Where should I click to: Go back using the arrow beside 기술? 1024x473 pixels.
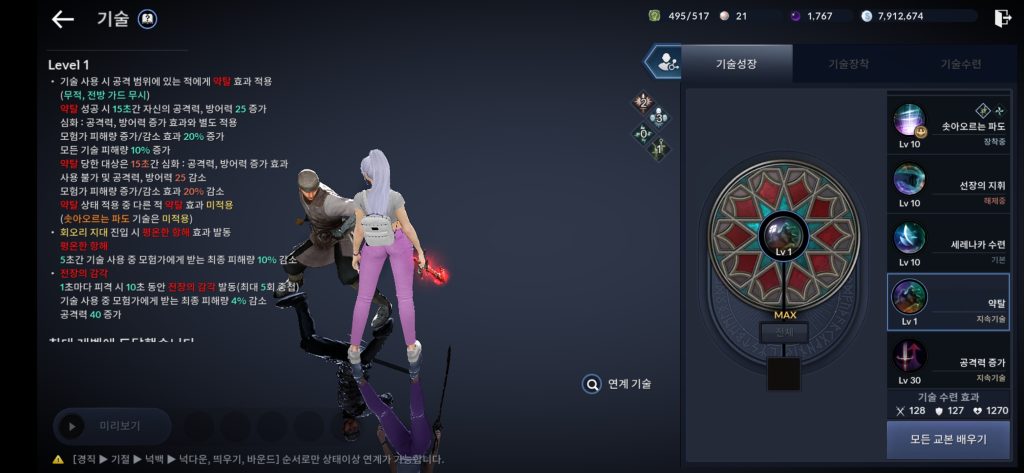[x=63, y=19]
